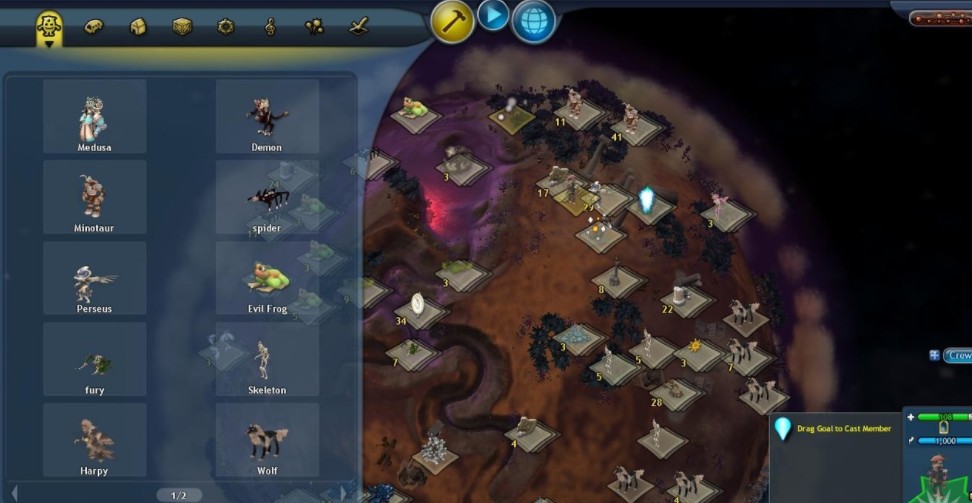
Task: Start test play with the blue play button
Action: (493, 15)
